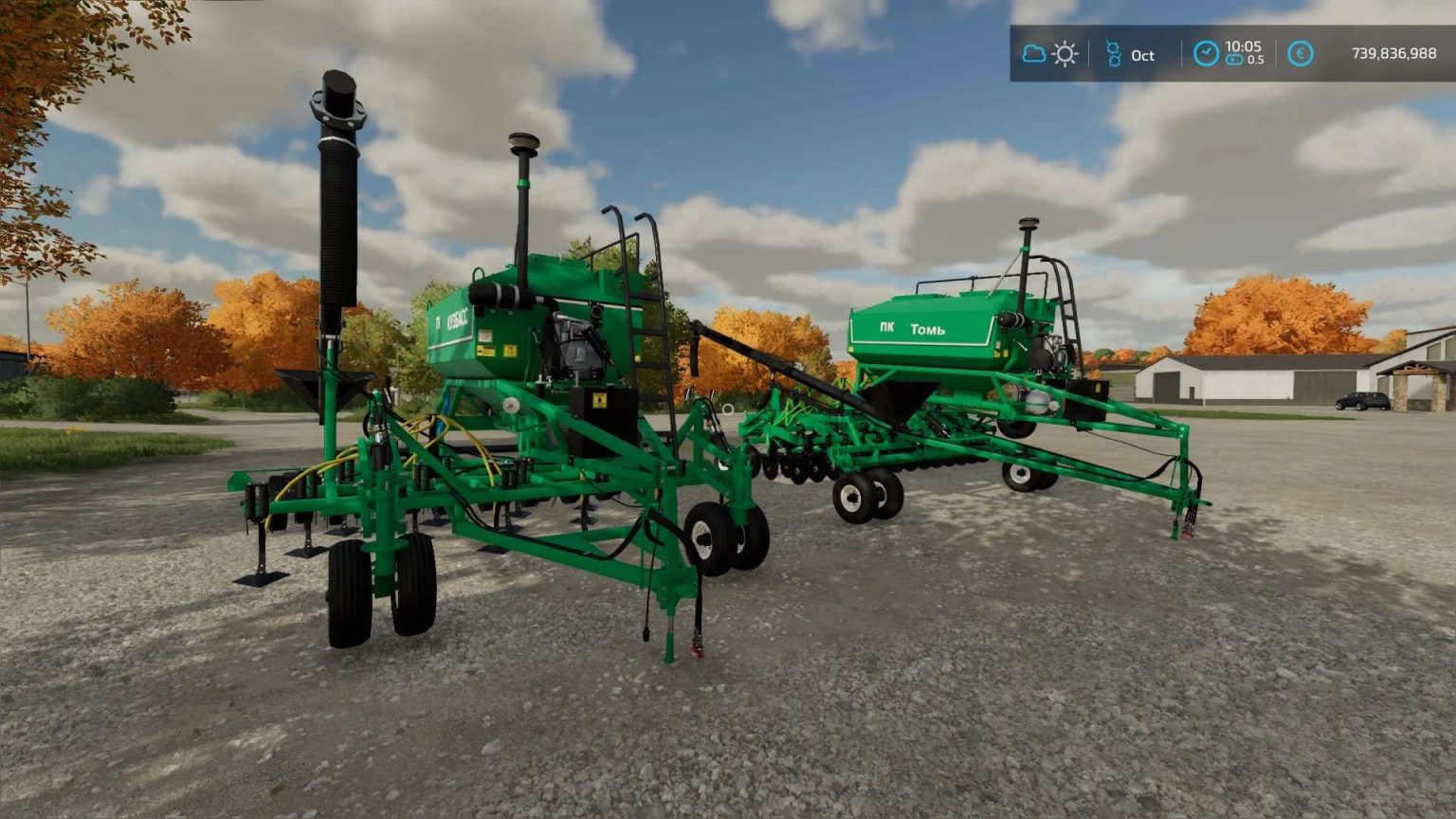Click the sun forecast icon in the HUD

click(x=1065, y=53)
